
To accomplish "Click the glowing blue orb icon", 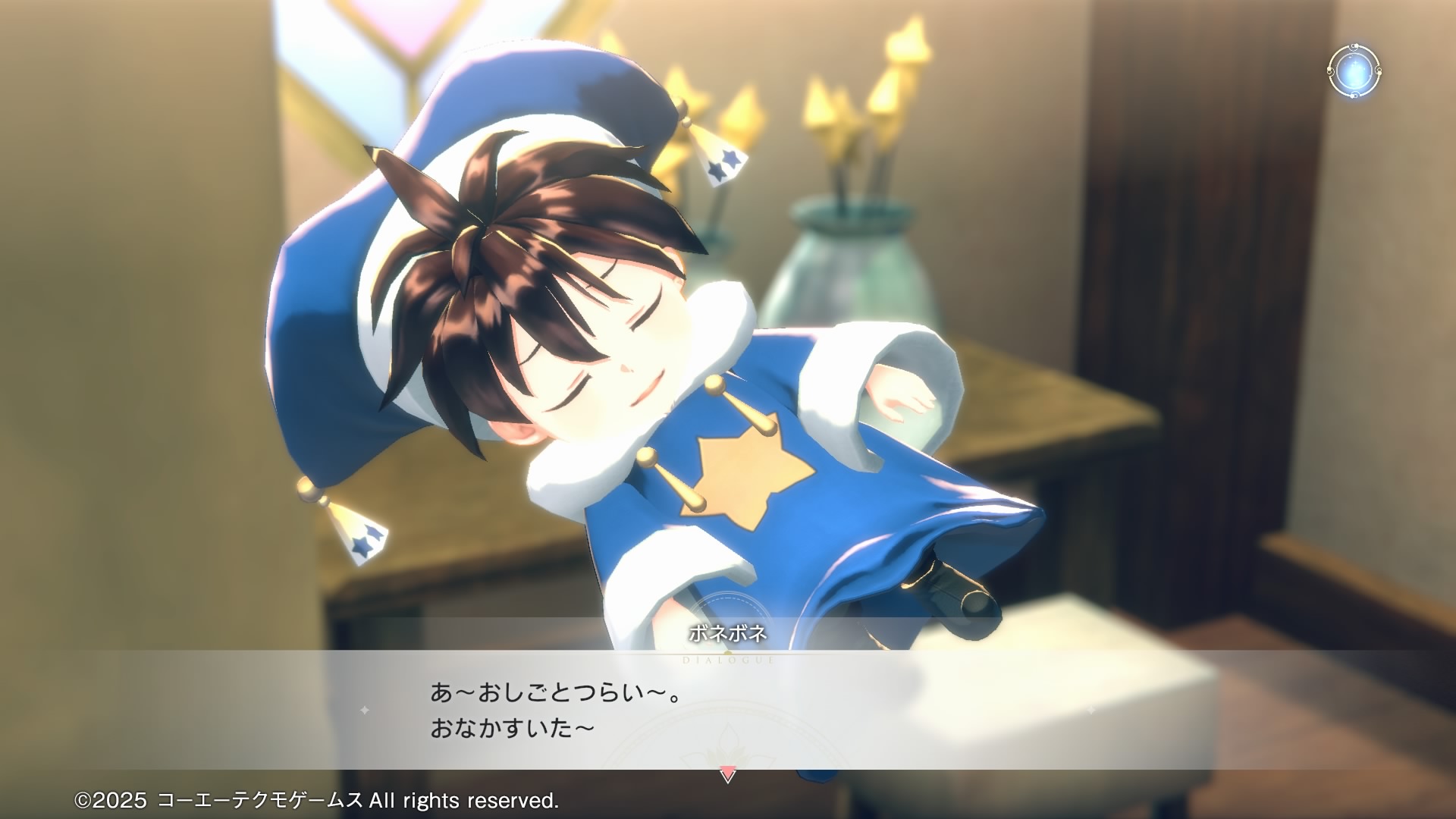I will pyautogui.click(x=1354, y=71).
